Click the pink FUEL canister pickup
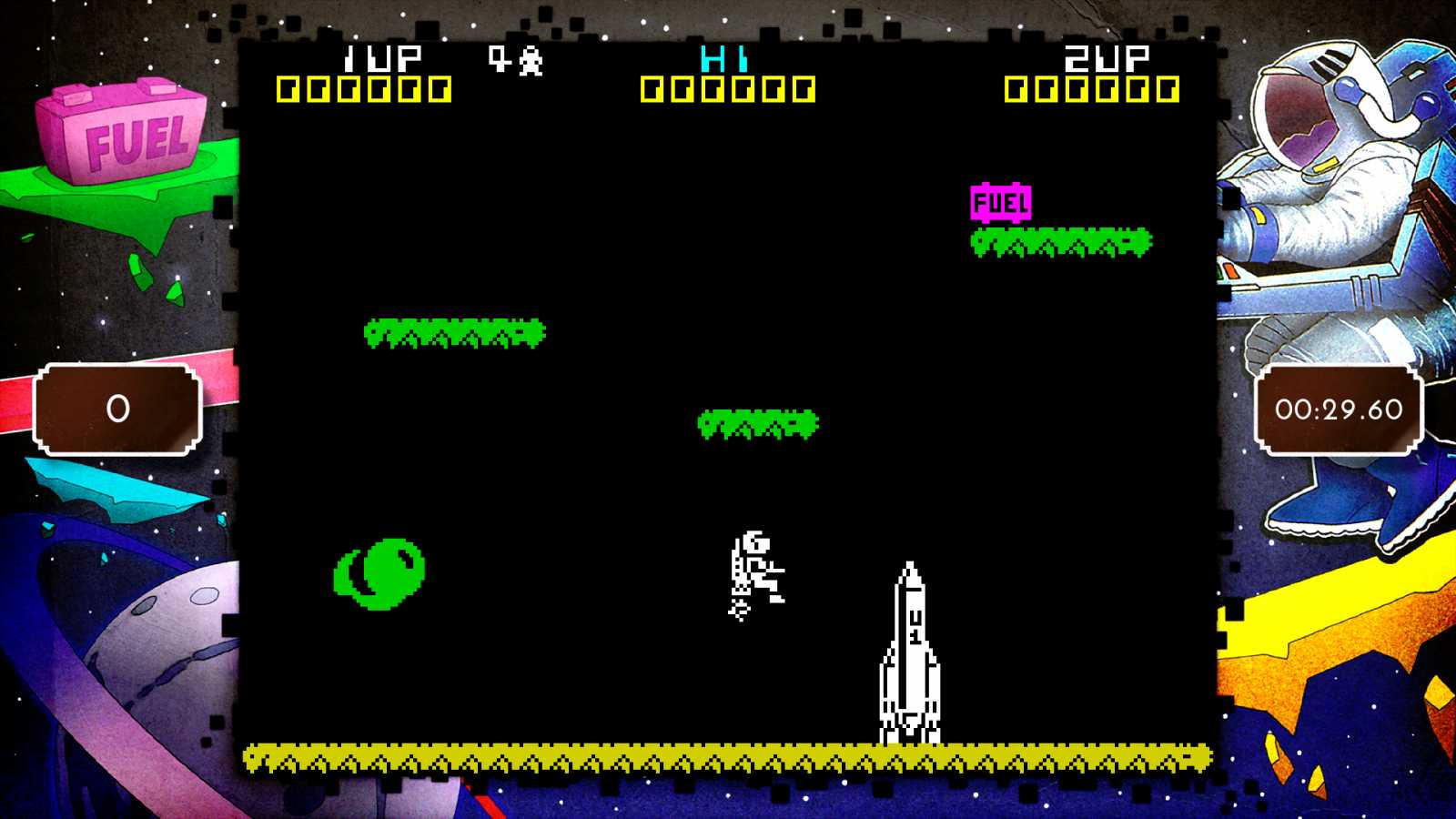1456x819 pixels. (1001, 202)
